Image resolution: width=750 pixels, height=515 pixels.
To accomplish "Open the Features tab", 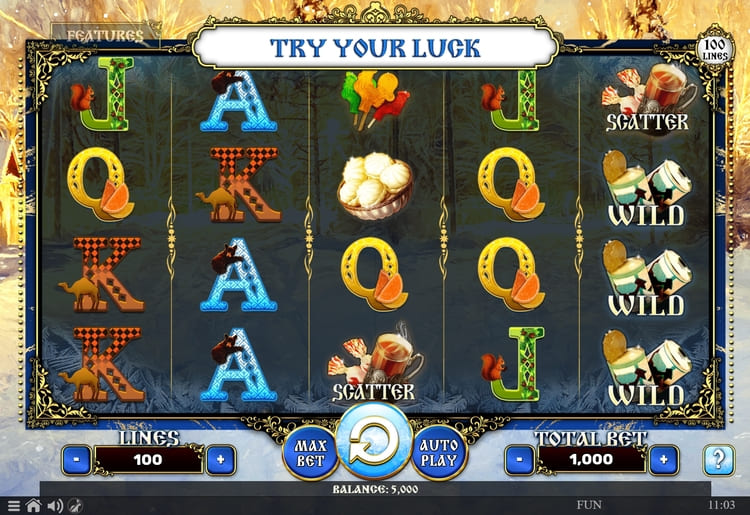I will coord(104,35).
